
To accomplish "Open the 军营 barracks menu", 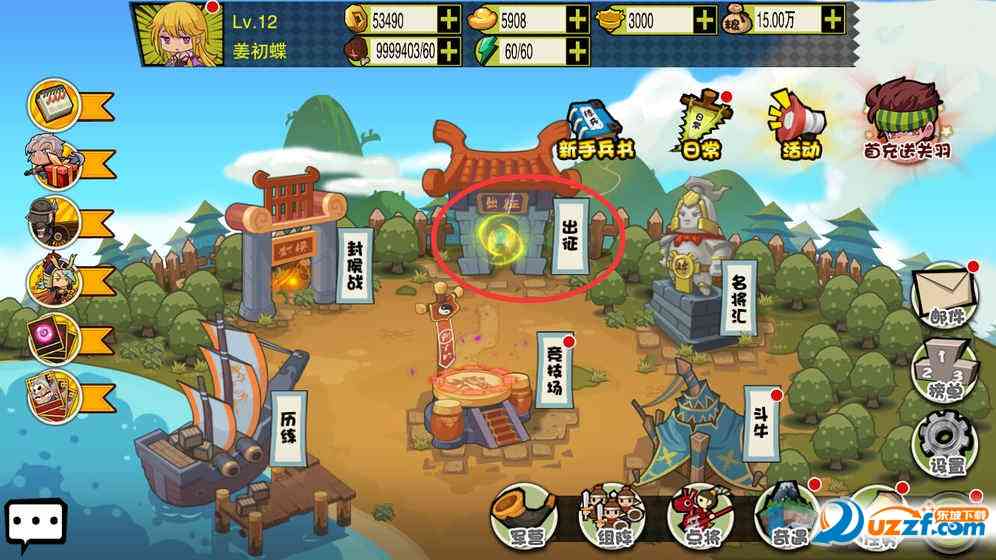I will [x=522, y=516].
